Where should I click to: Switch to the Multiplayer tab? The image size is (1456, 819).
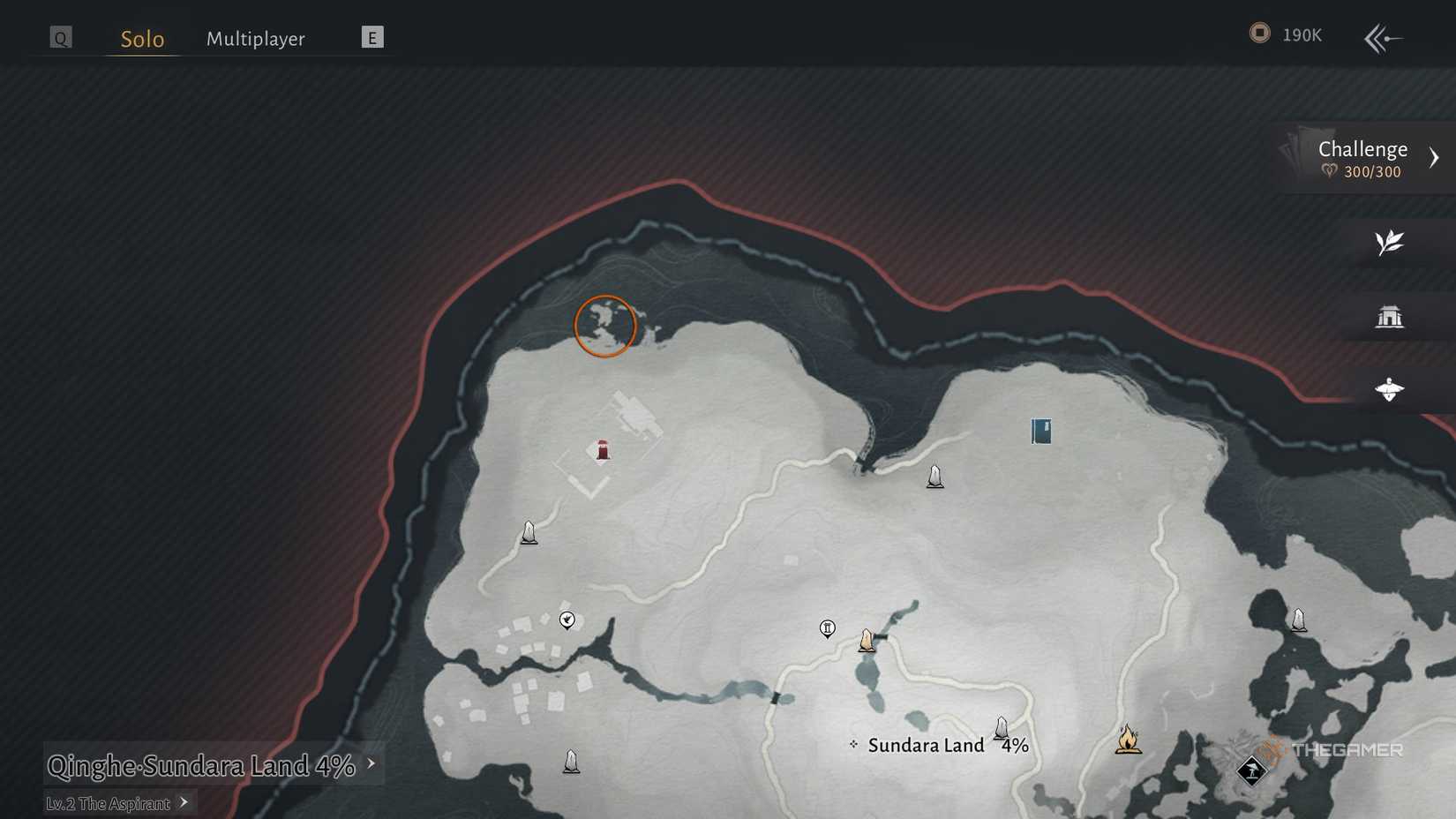[256, 39]
